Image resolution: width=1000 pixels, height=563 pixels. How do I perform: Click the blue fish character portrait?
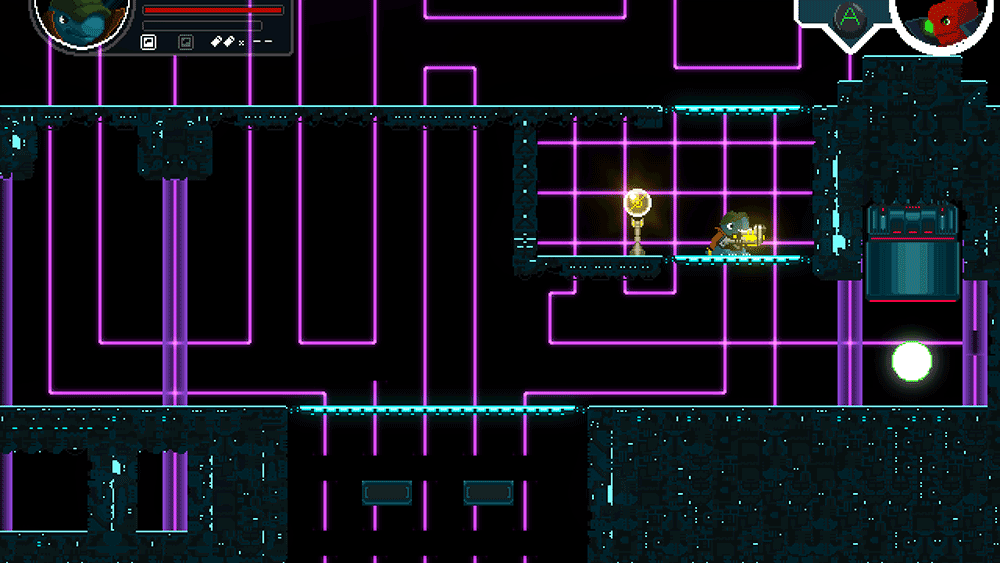[78, 22]
